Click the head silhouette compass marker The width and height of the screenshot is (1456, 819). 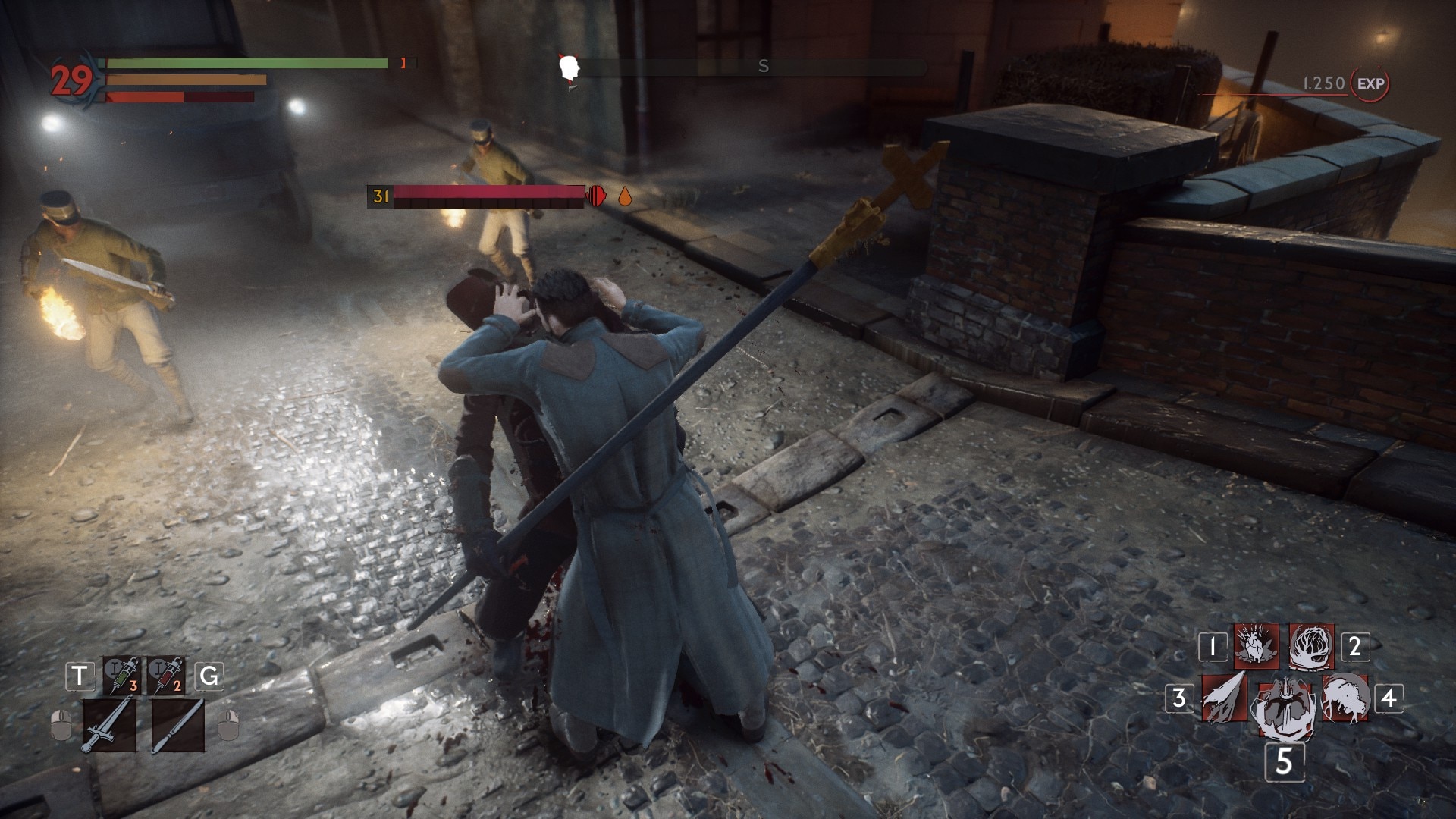[569, 68]
